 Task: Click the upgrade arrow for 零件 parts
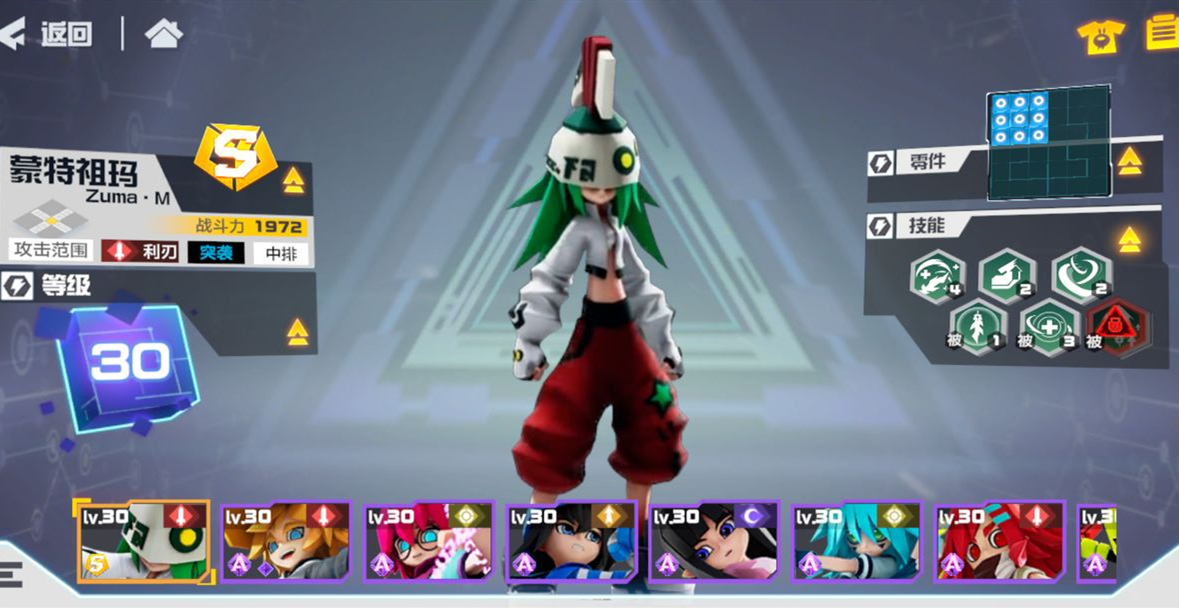[1129, 161]
